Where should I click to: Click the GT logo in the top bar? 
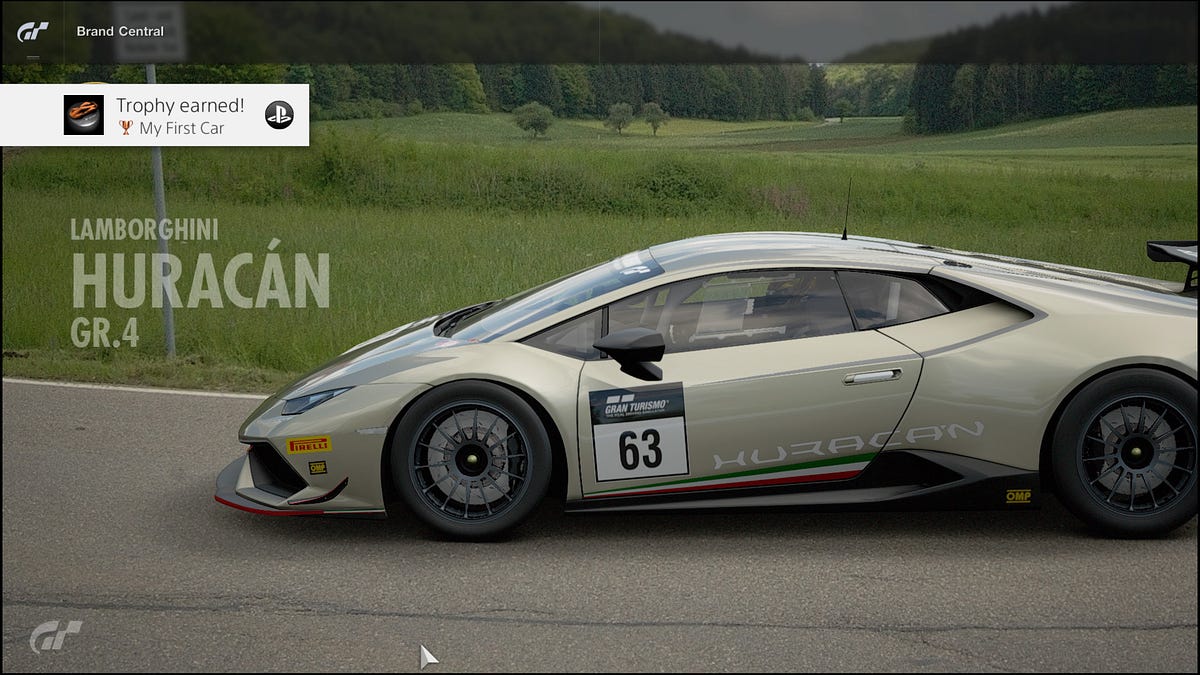click(x=32, y=31)
